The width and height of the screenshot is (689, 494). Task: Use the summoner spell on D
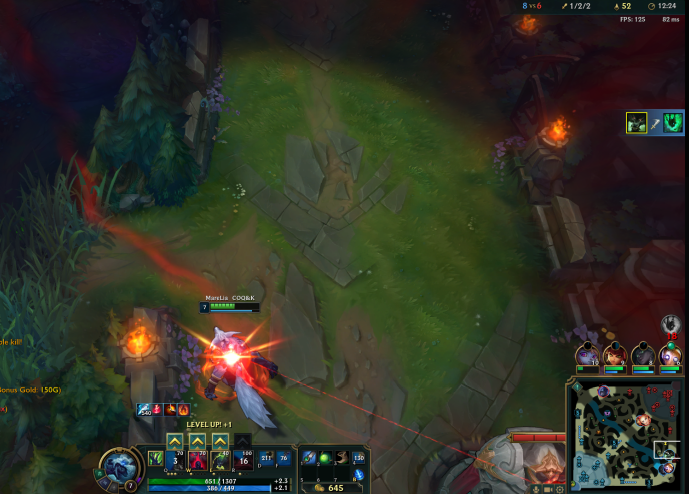click(265, 459)
